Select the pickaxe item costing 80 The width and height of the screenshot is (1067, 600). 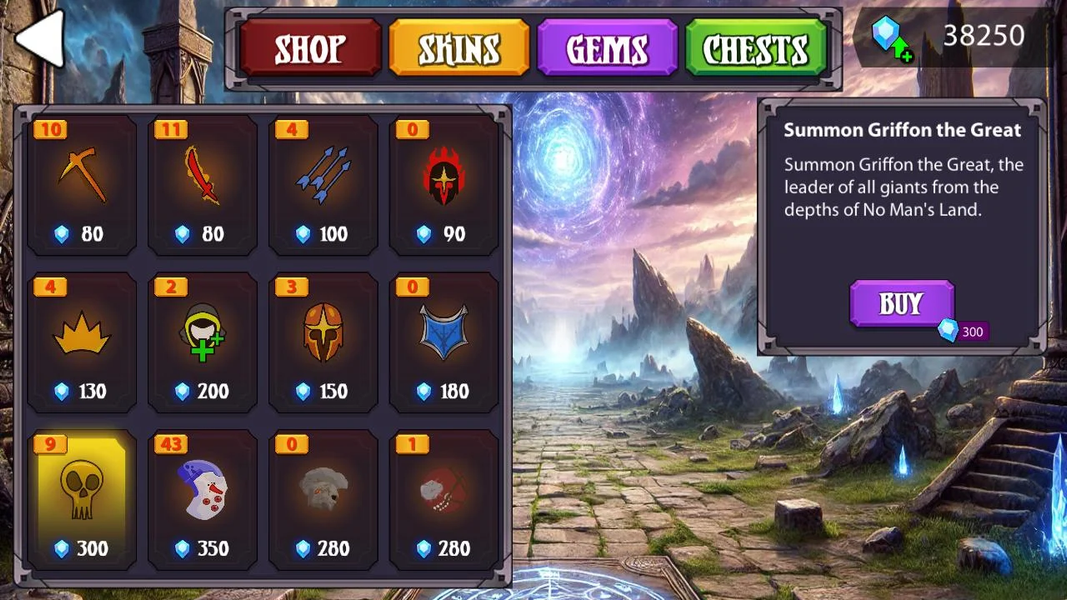click(82, 185)
